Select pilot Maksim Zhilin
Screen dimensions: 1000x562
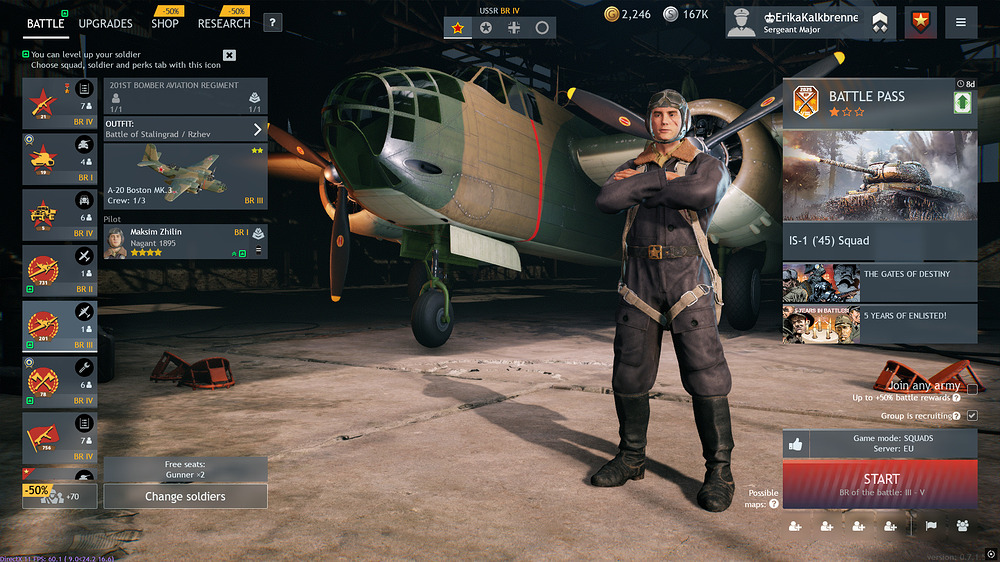[185, 241]
